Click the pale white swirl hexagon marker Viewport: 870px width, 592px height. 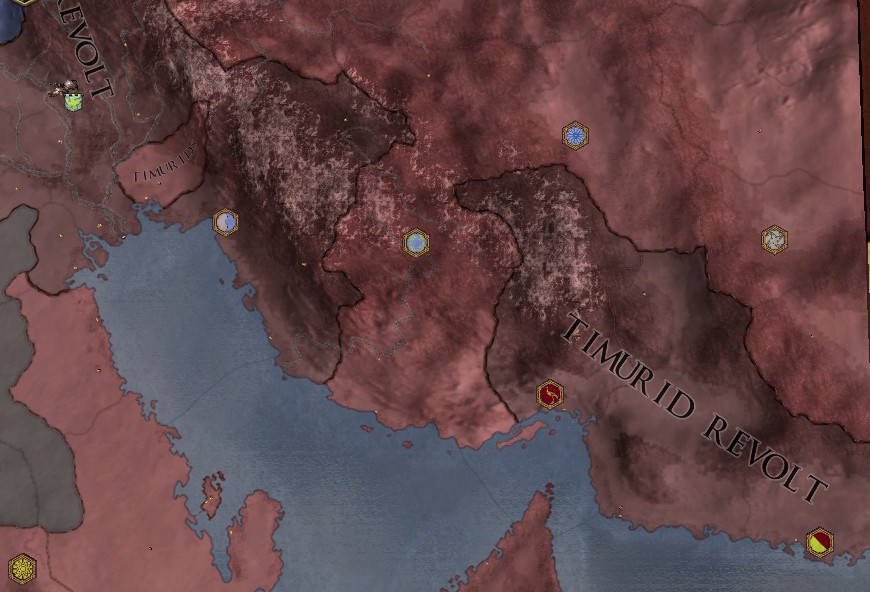(774, 239)
